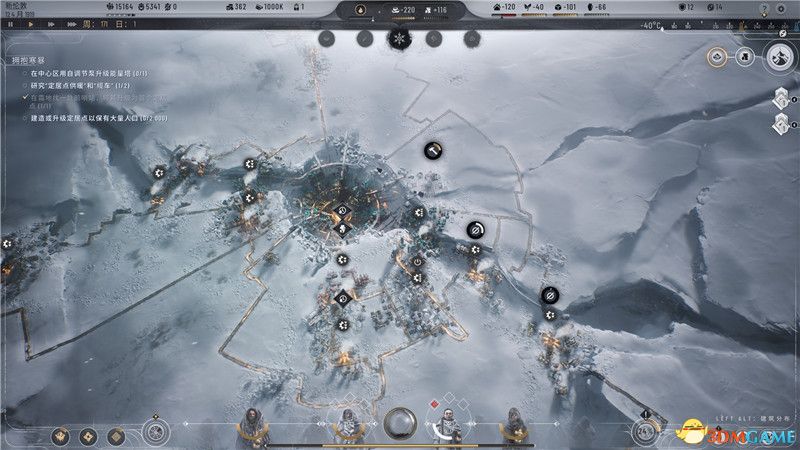Select the power icon marker in the city
The width and height of the screenshot is (800, 450).
pyautogui.click(x=417, y=262)
